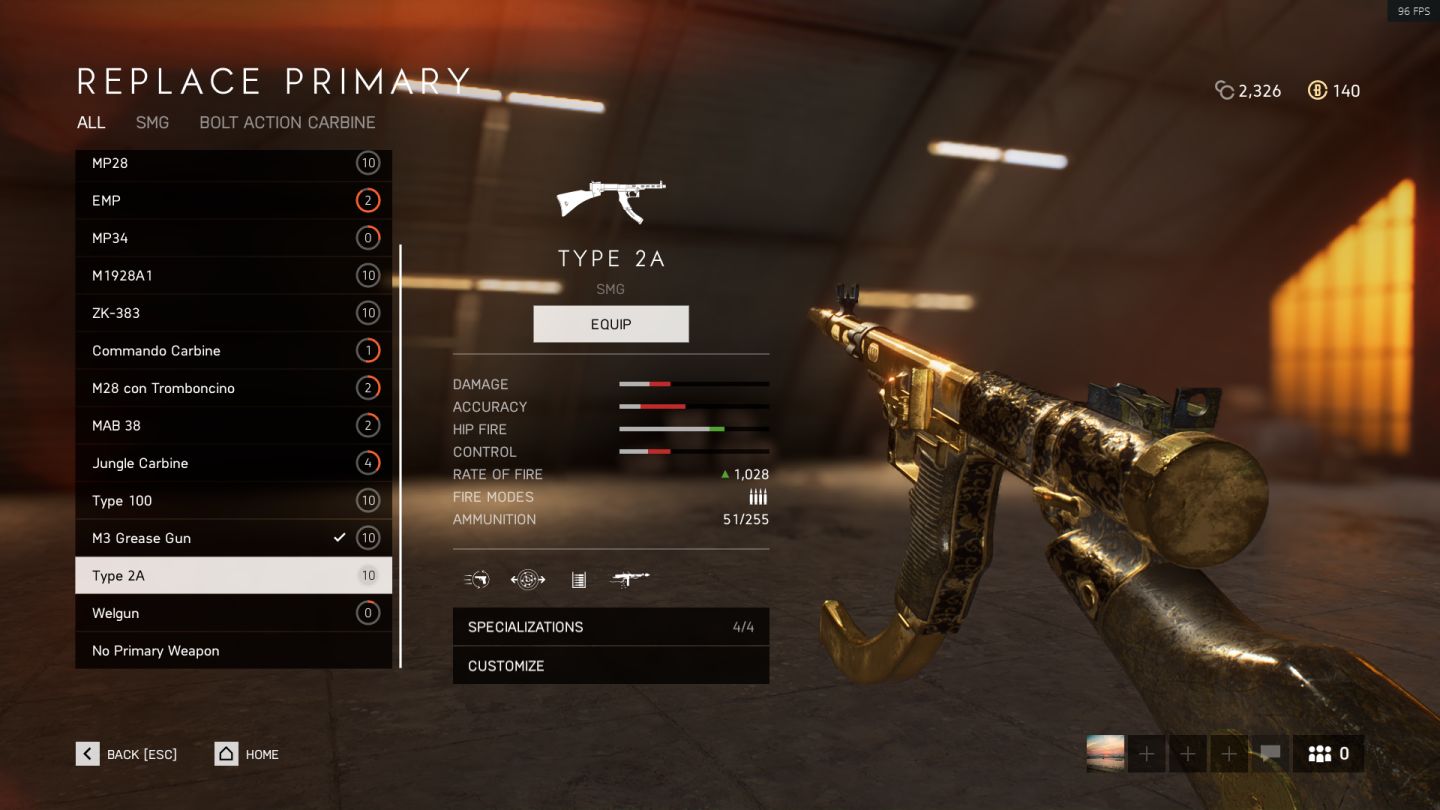Choose the EMP weapon row

[x=233, y=201]
